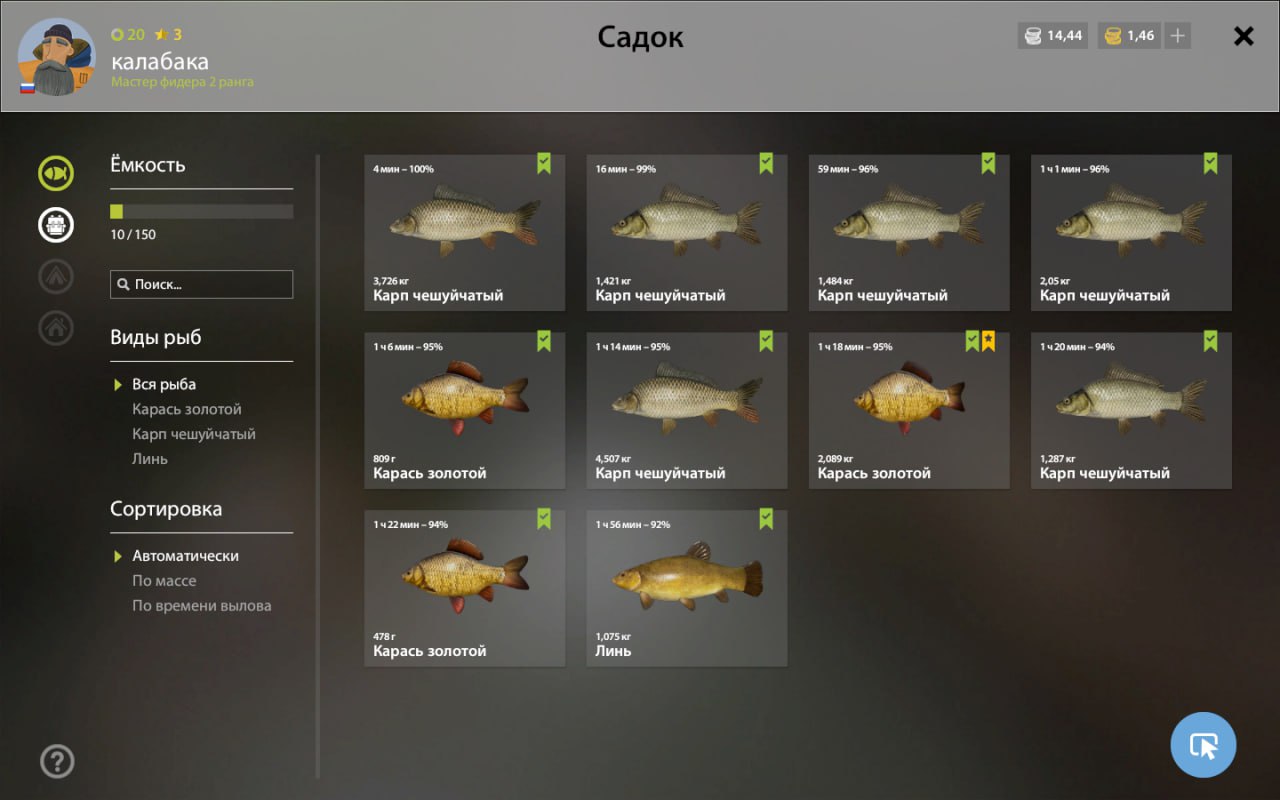This screenshot has height=800, width=1280.
Task: Choose Автоматически sorting
Action: click(185, 556)
